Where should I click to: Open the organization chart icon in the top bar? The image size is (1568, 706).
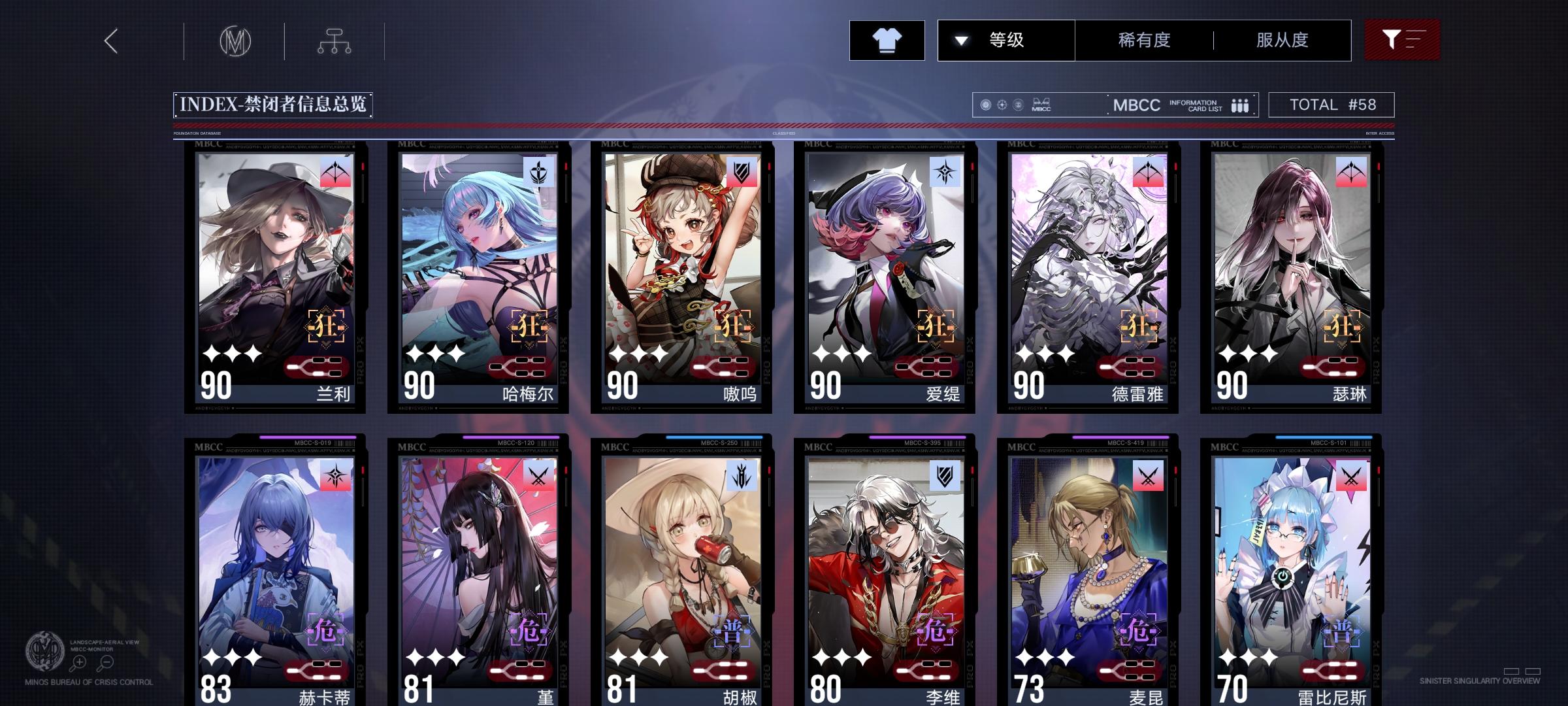[336, 41]
